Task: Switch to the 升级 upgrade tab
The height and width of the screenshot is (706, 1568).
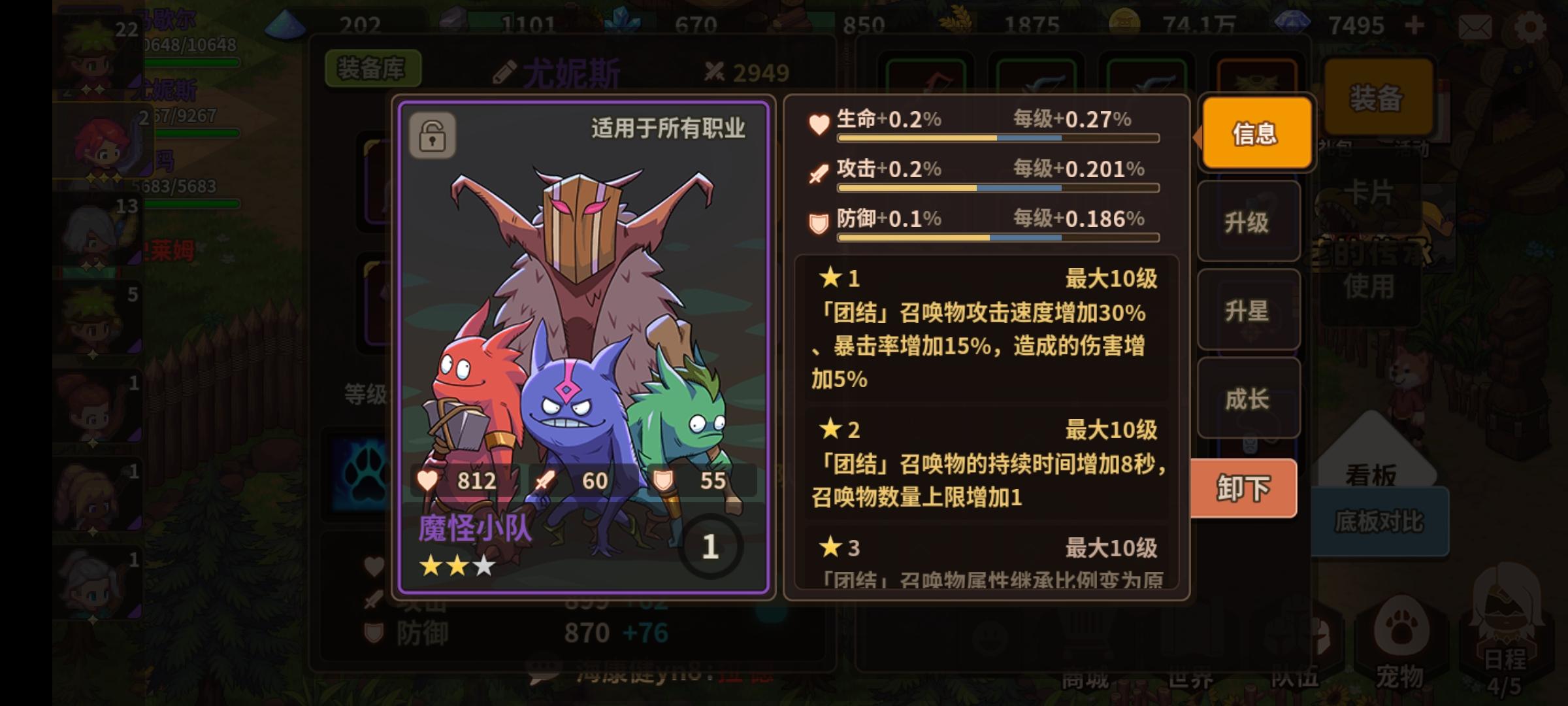Action: coord(1248,222)
